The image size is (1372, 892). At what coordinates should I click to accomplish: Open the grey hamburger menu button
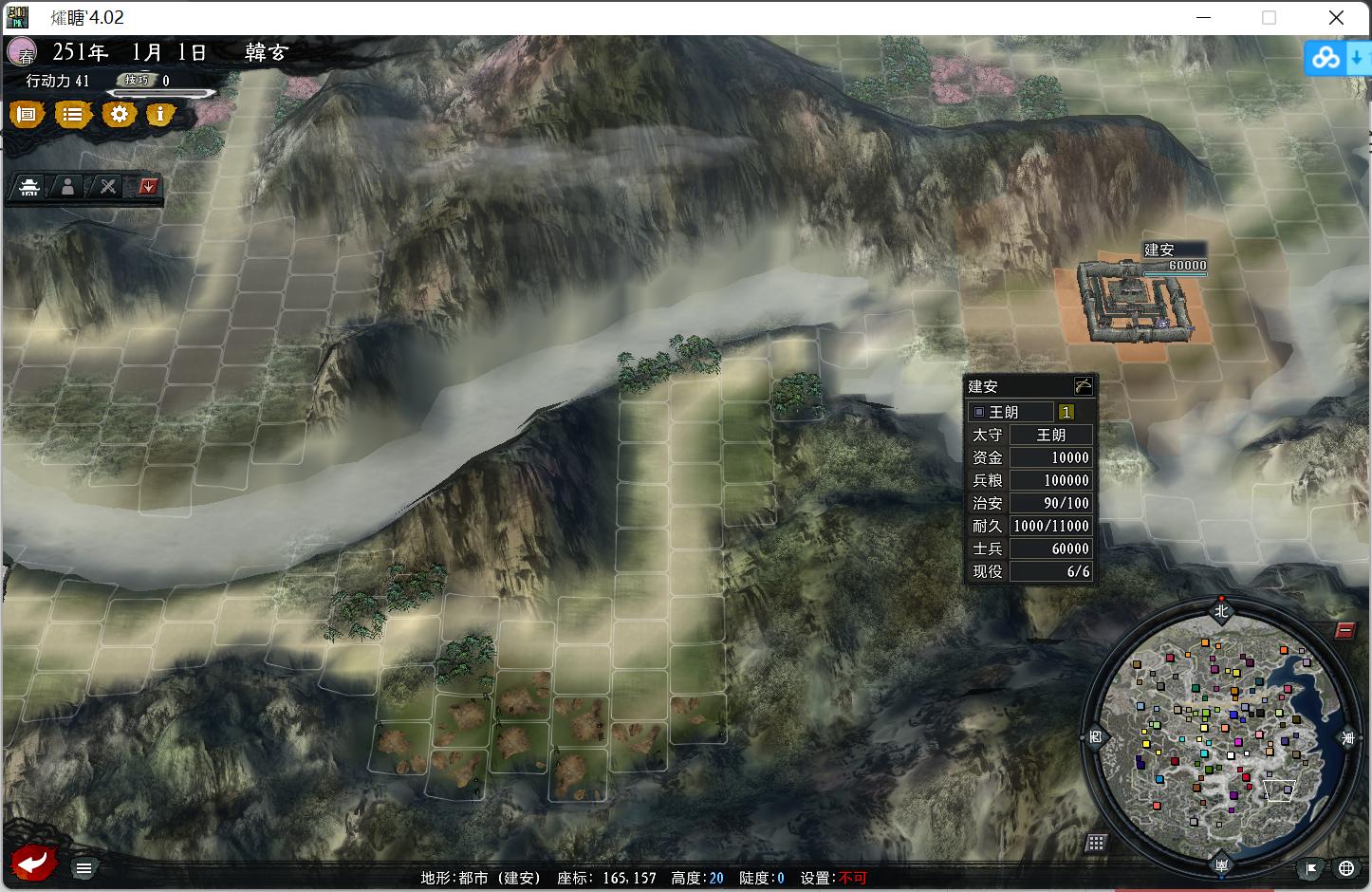(x=83, y=868)
